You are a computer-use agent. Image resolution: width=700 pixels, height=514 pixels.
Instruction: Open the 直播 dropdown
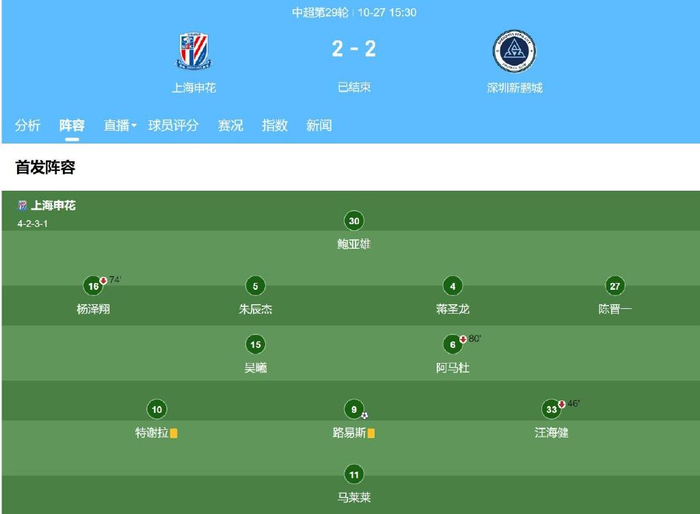click(120, 125)
